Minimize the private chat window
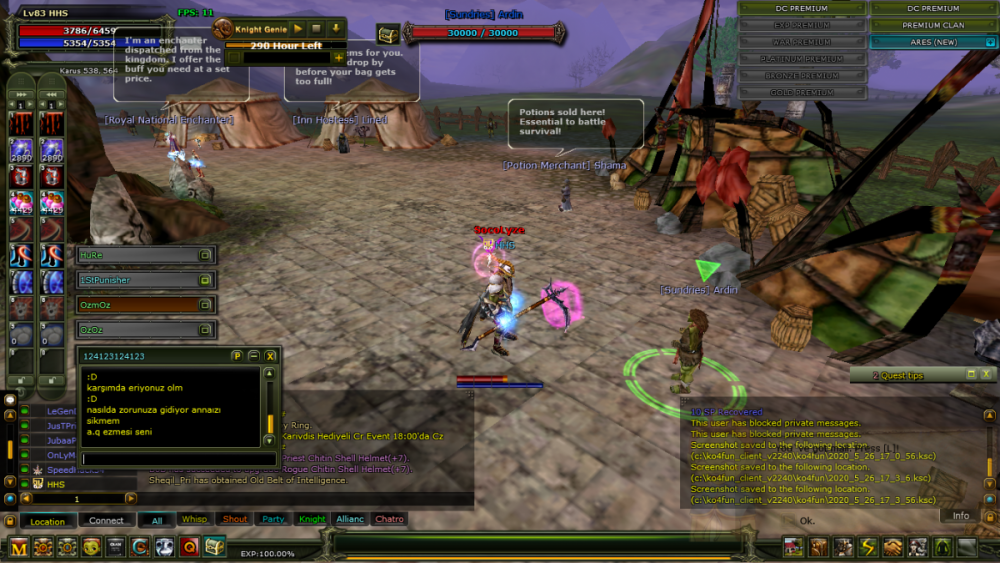The image size is (1000, 563). (254, 356)
